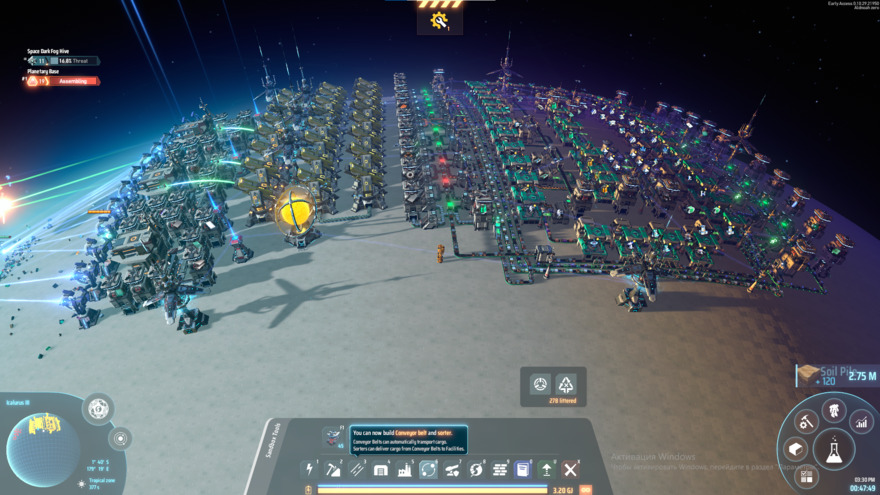This screenshot has height=495, width=880.
Task: Select the brick wall foundation category
Action: tap(500, 469)
